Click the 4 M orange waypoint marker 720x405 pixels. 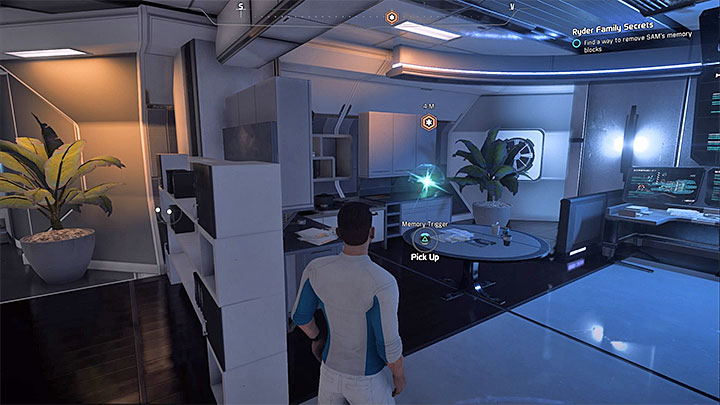pyautogui.click(x=428, y=122)
